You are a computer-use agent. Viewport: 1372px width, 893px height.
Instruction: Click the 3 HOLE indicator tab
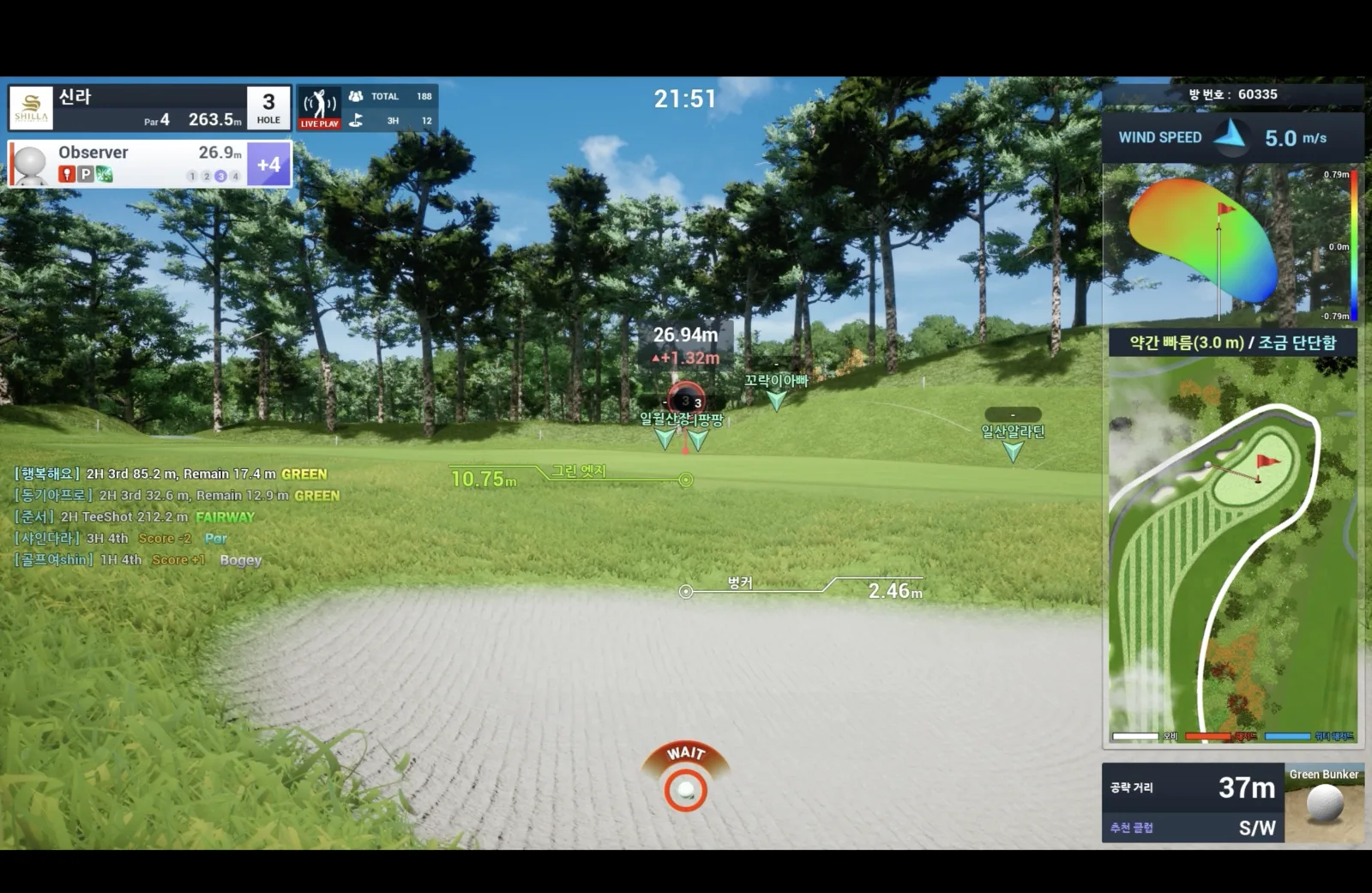pos(268,106)
